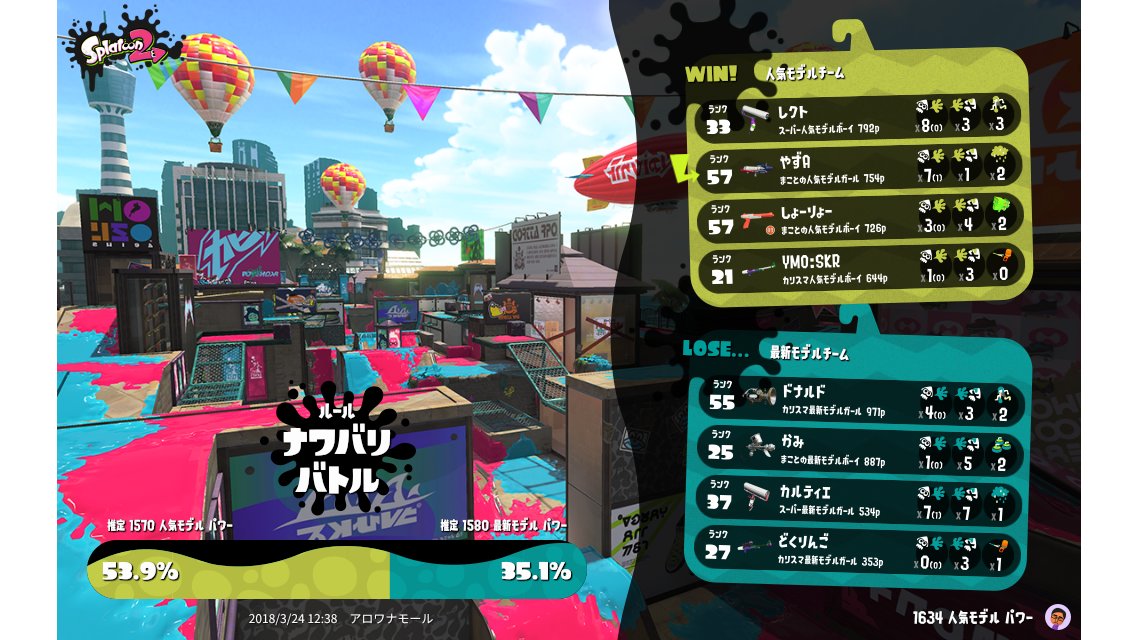
Task: Open やずA's rank 57 result row
Action: click(858, 167)
